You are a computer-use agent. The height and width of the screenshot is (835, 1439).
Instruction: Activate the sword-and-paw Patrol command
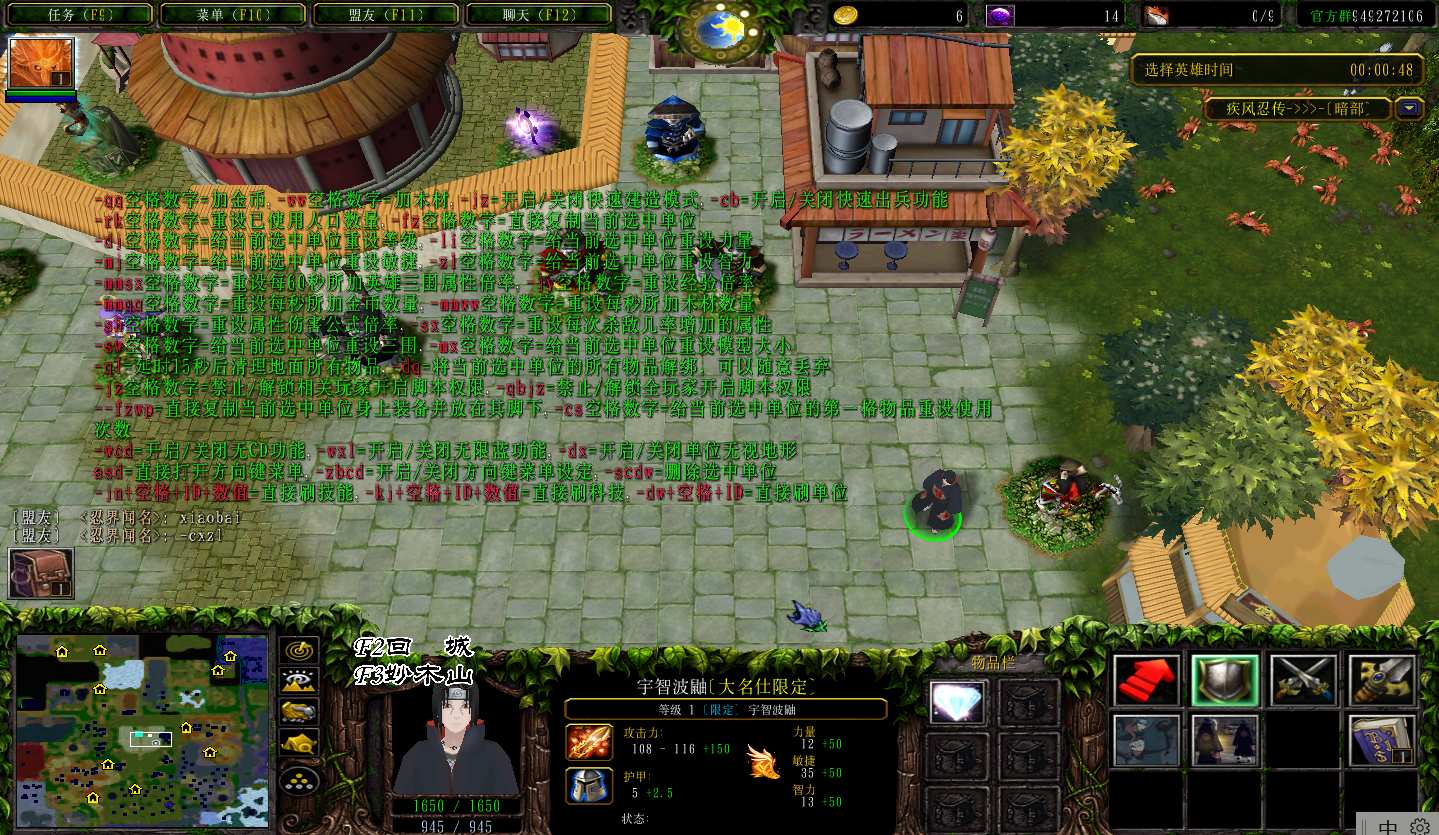tap(1381, 680)
